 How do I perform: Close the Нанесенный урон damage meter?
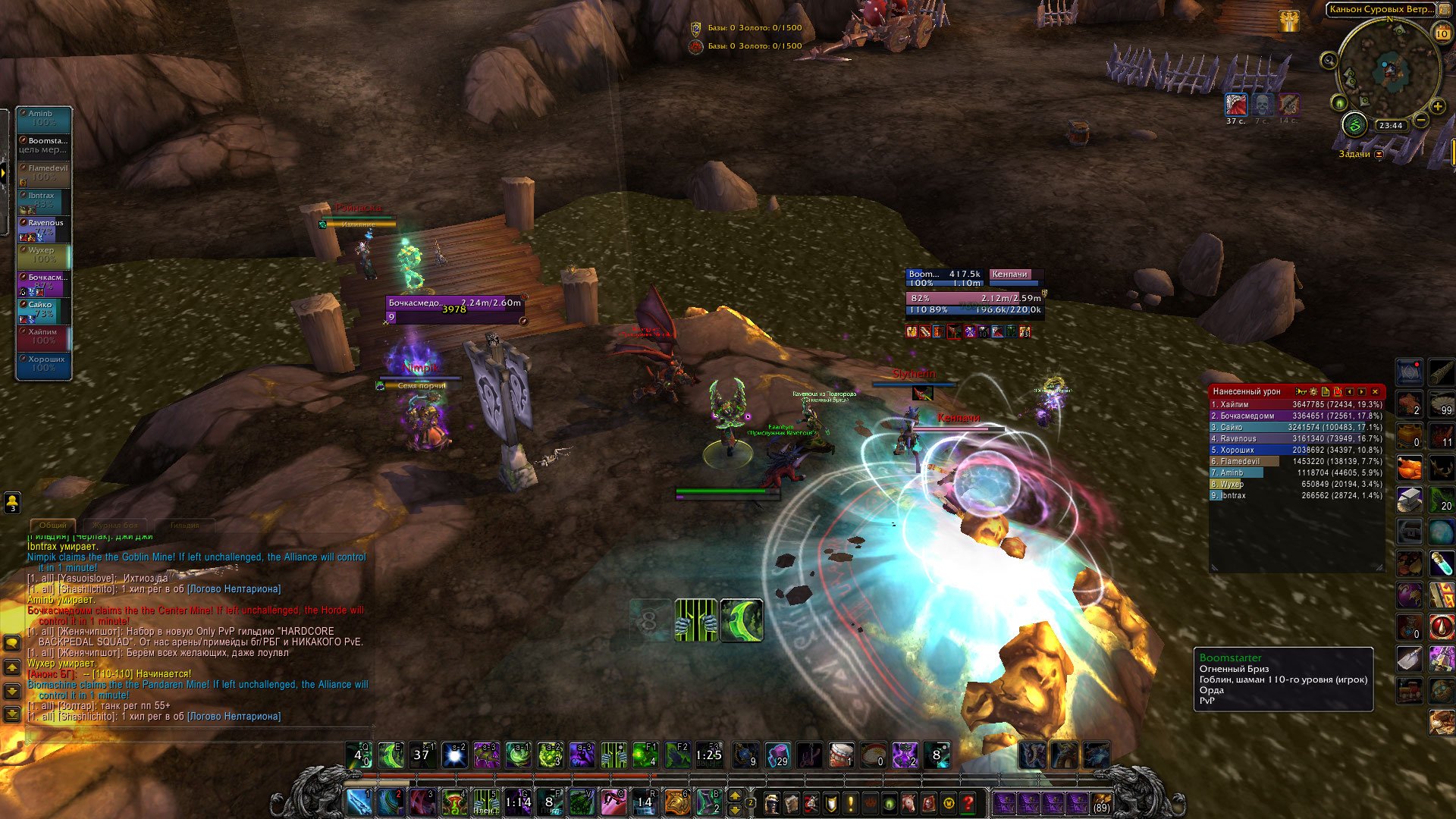click(x=1375, y=392)
